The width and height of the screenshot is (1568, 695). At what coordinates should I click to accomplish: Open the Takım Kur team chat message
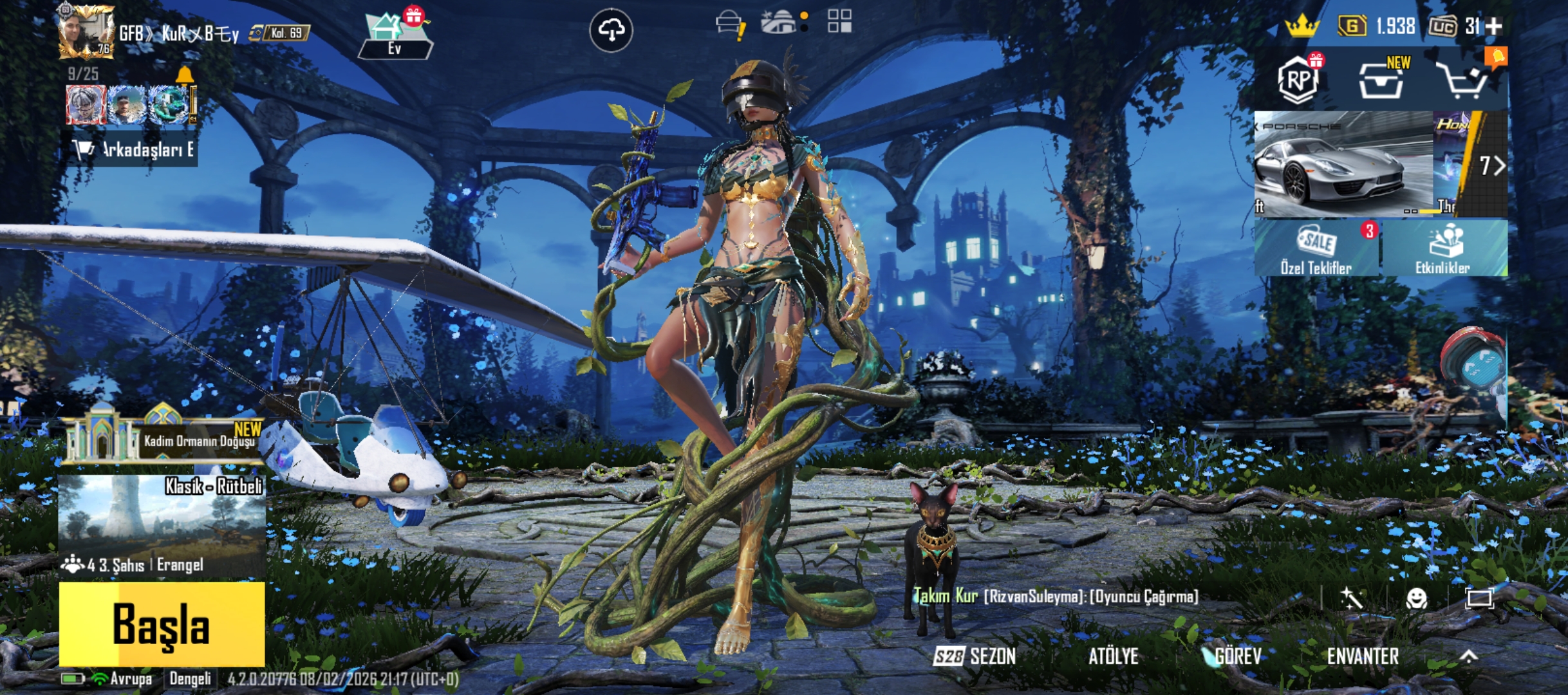click(x=1056, y=597)
